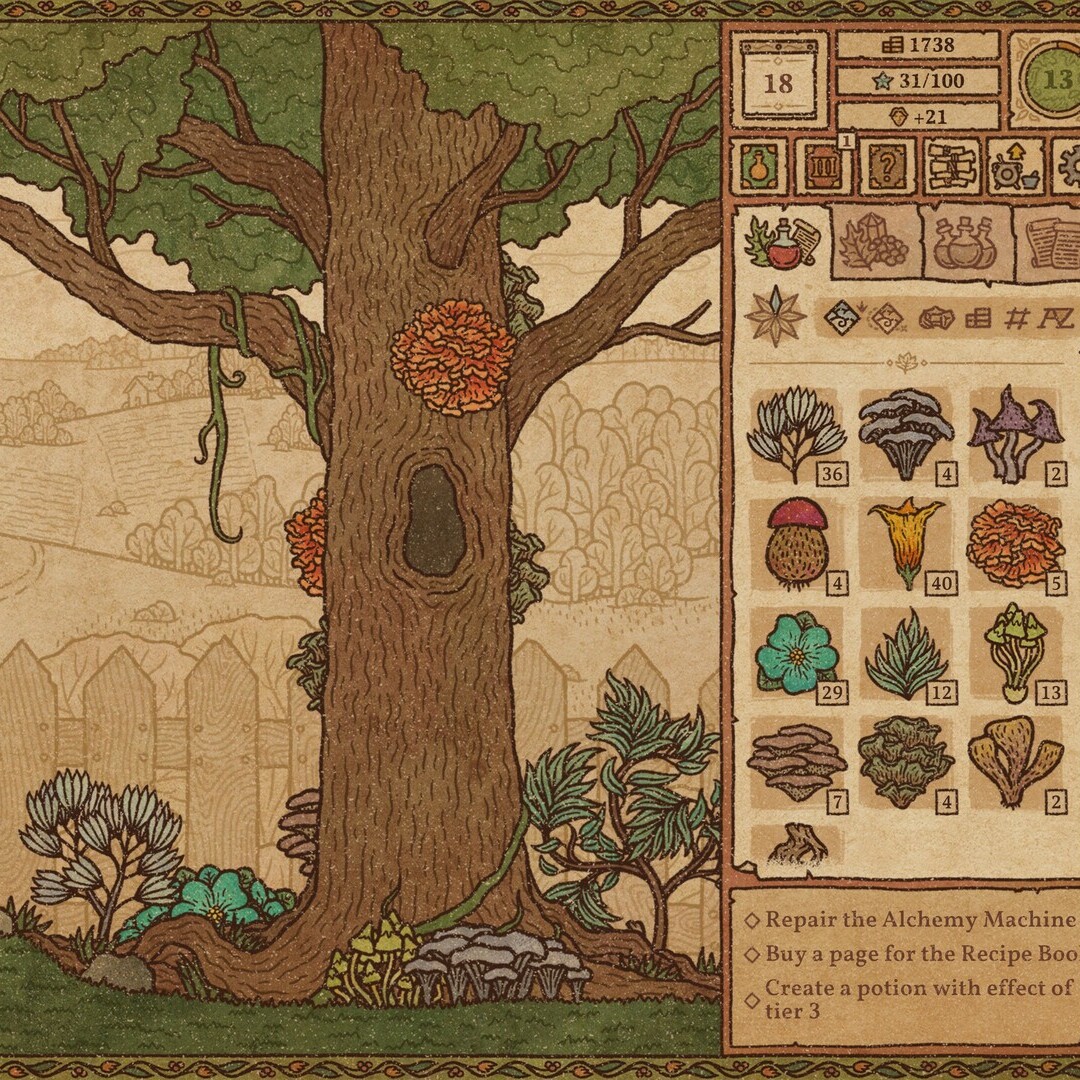The width and height of the screenshot is (1080, 1080).
Task: Open the question mark help book
Action: [886, 166]
